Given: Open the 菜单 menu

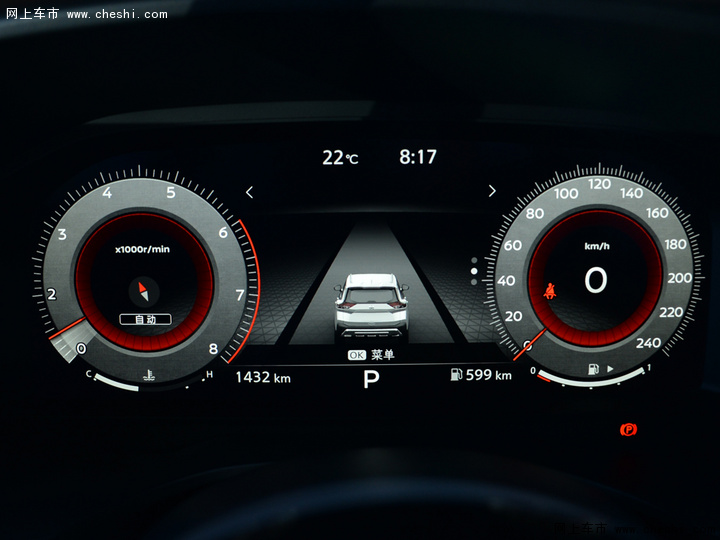Looking at the screenshot, I should click(x=371, y=355).
